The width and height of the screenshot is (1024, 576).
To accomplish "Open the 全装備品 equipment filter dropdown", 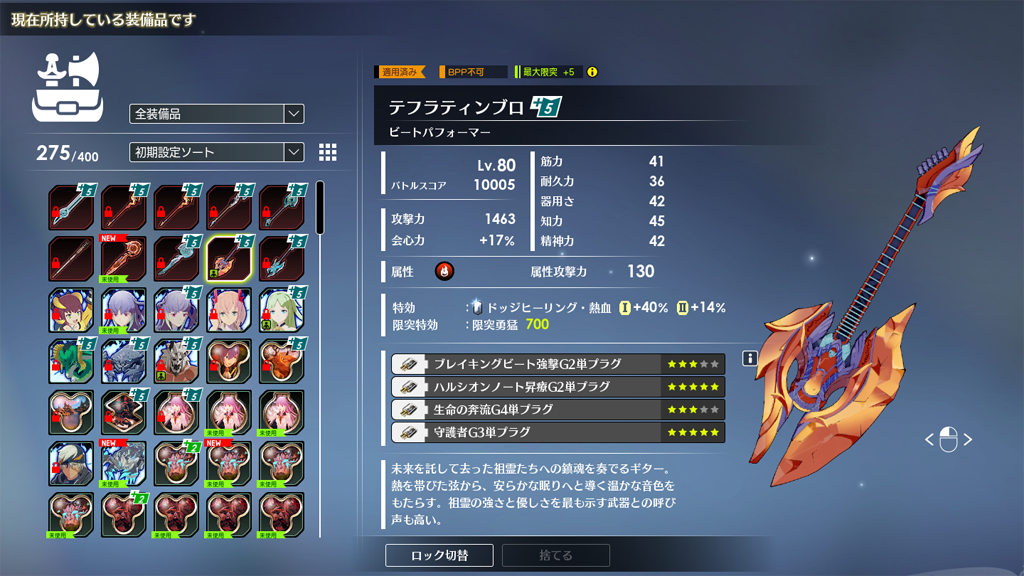I will click(x=216, y=114).
